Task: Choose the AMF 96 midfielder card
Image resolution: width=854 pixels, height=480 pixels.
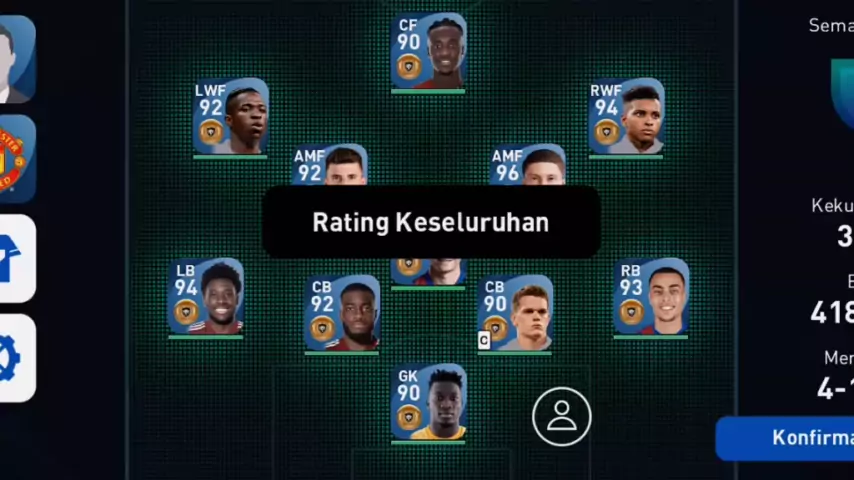Action: (528, 165)
